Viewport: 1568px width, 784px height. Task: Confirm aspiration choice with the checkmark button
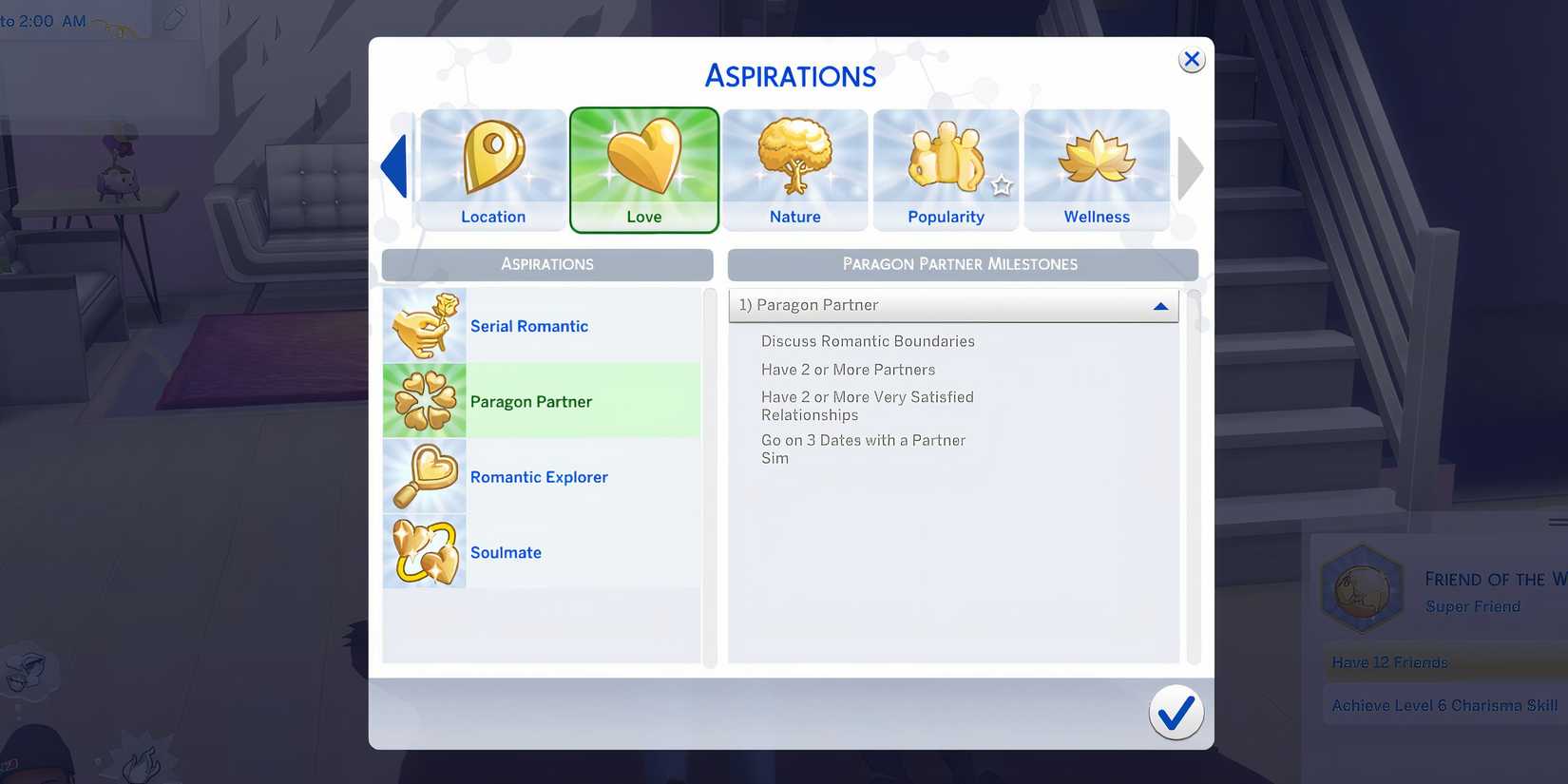(1176, 712)
